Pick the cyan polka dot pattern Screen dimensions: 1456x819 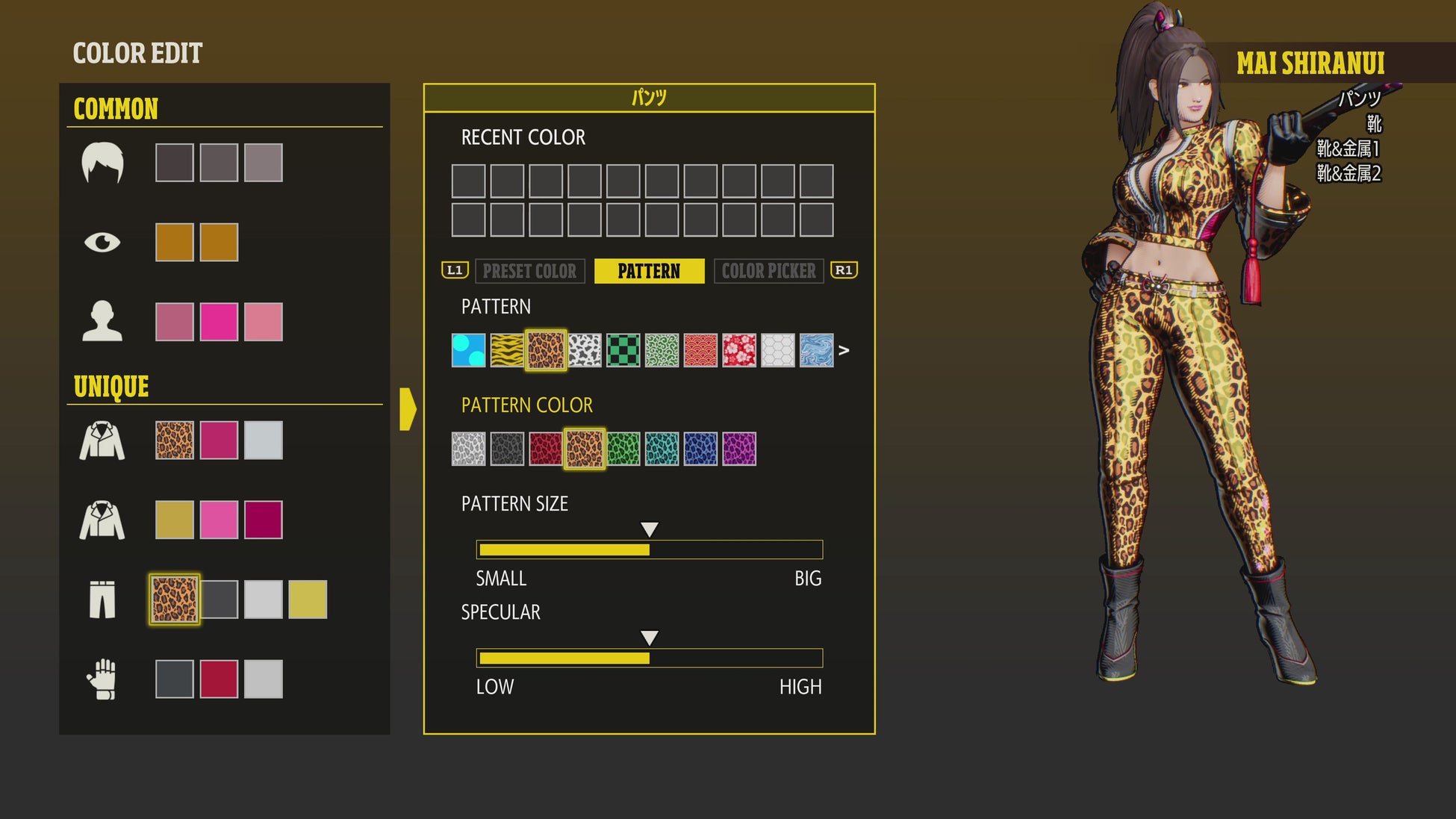coord(468,350)
